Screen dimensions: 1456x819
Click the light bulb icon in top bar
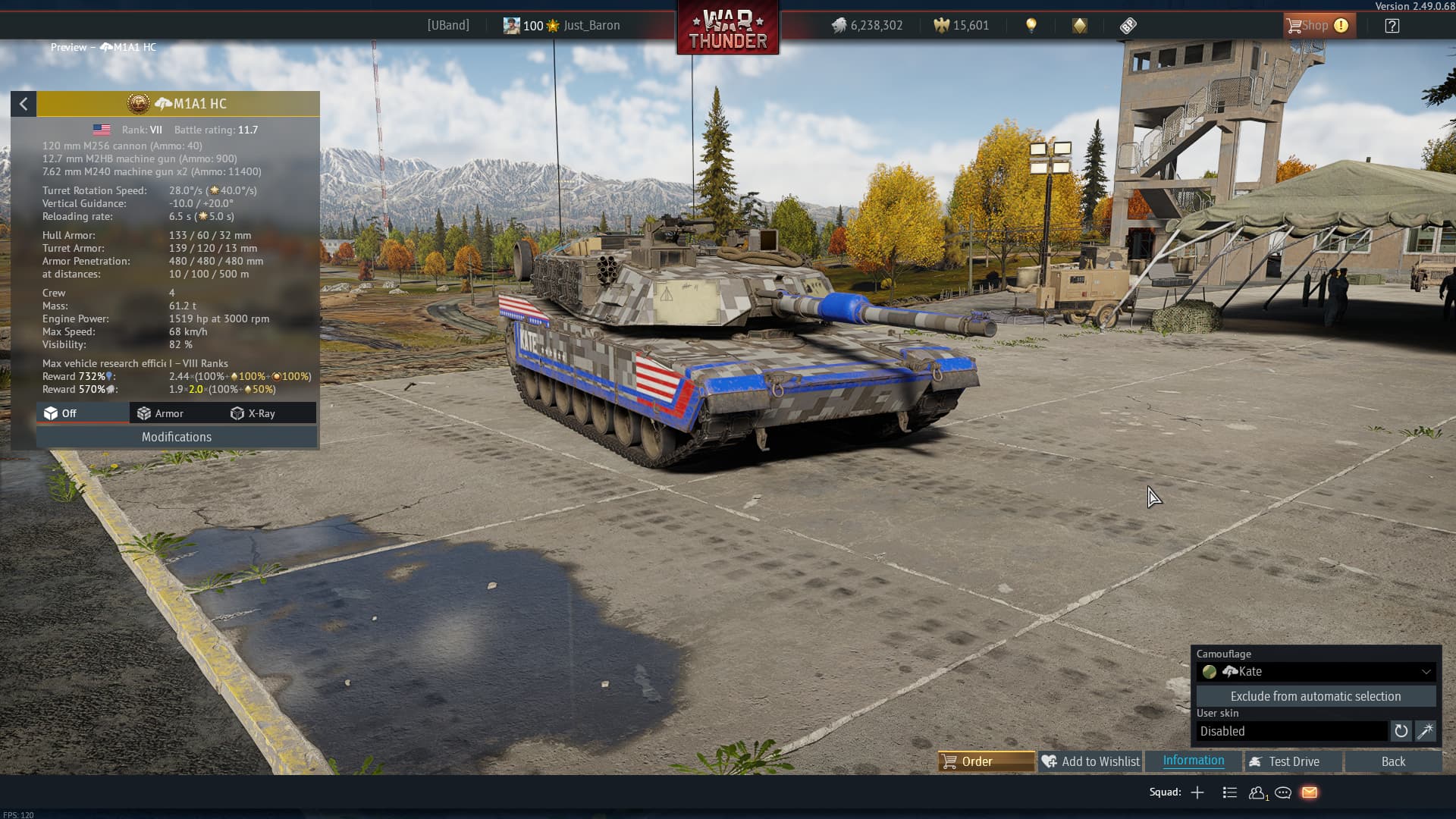pyautogui.click(x=1031, y=26)
